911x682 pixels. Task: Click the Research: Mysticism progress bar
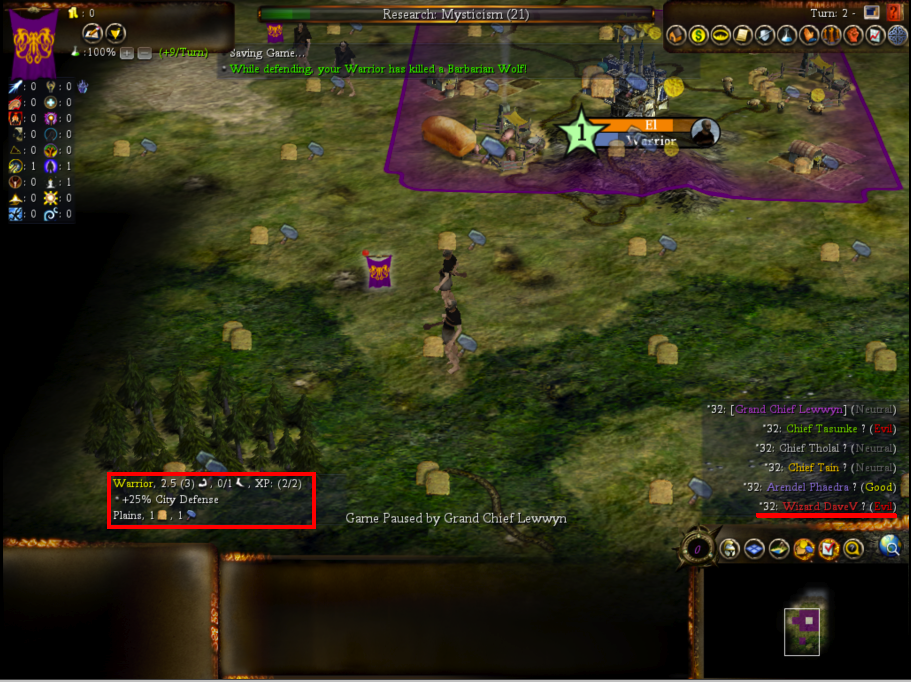455,14
